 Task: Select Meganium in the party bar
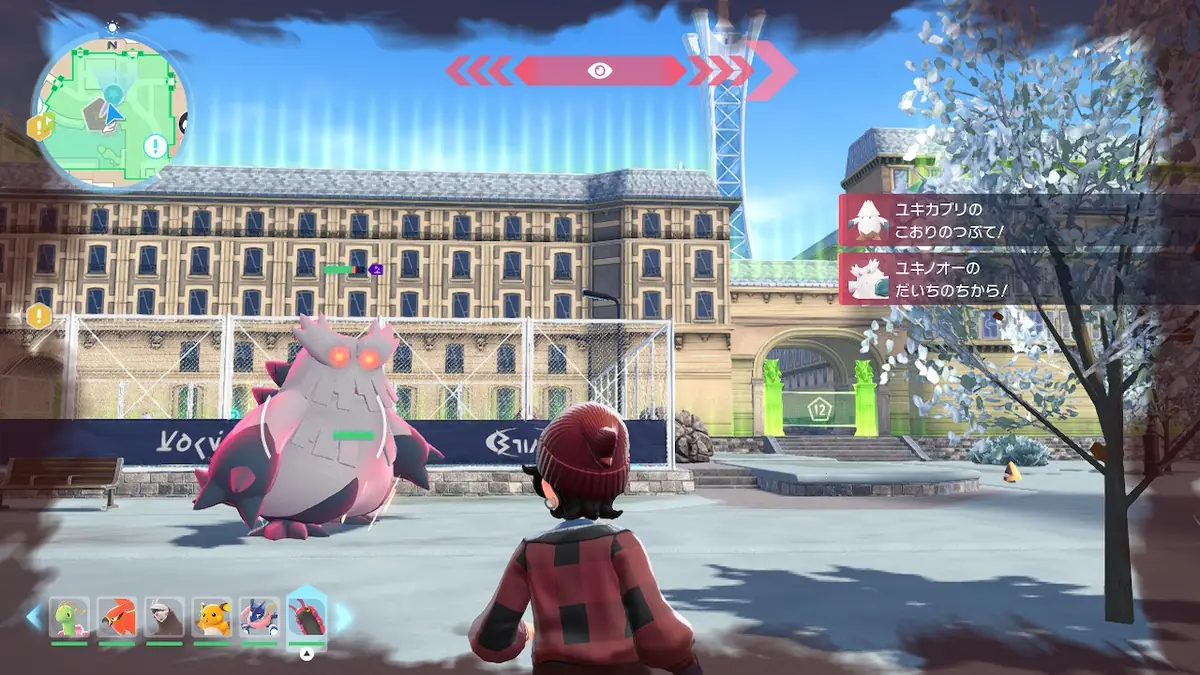(69, 618)
